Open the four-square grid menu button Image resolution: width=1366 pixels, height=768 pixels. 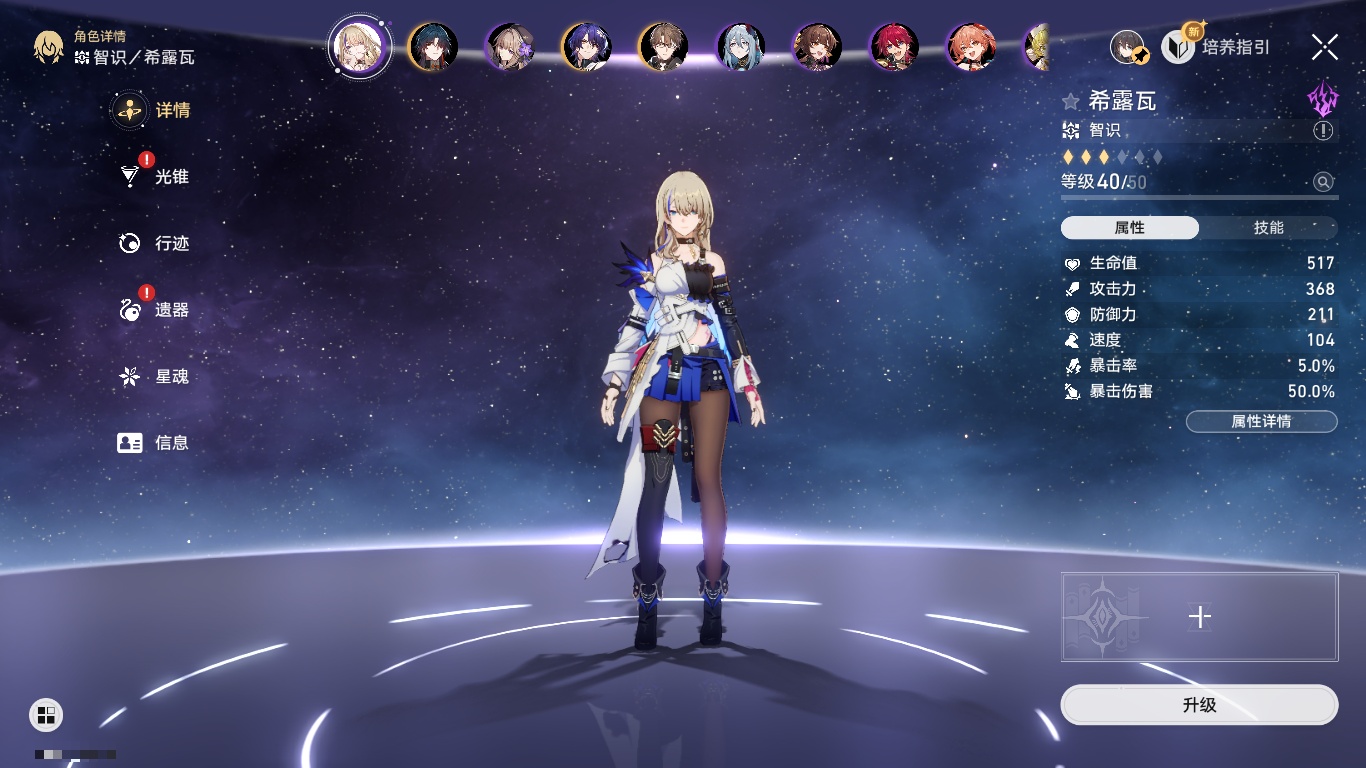[x=46, y=714]
